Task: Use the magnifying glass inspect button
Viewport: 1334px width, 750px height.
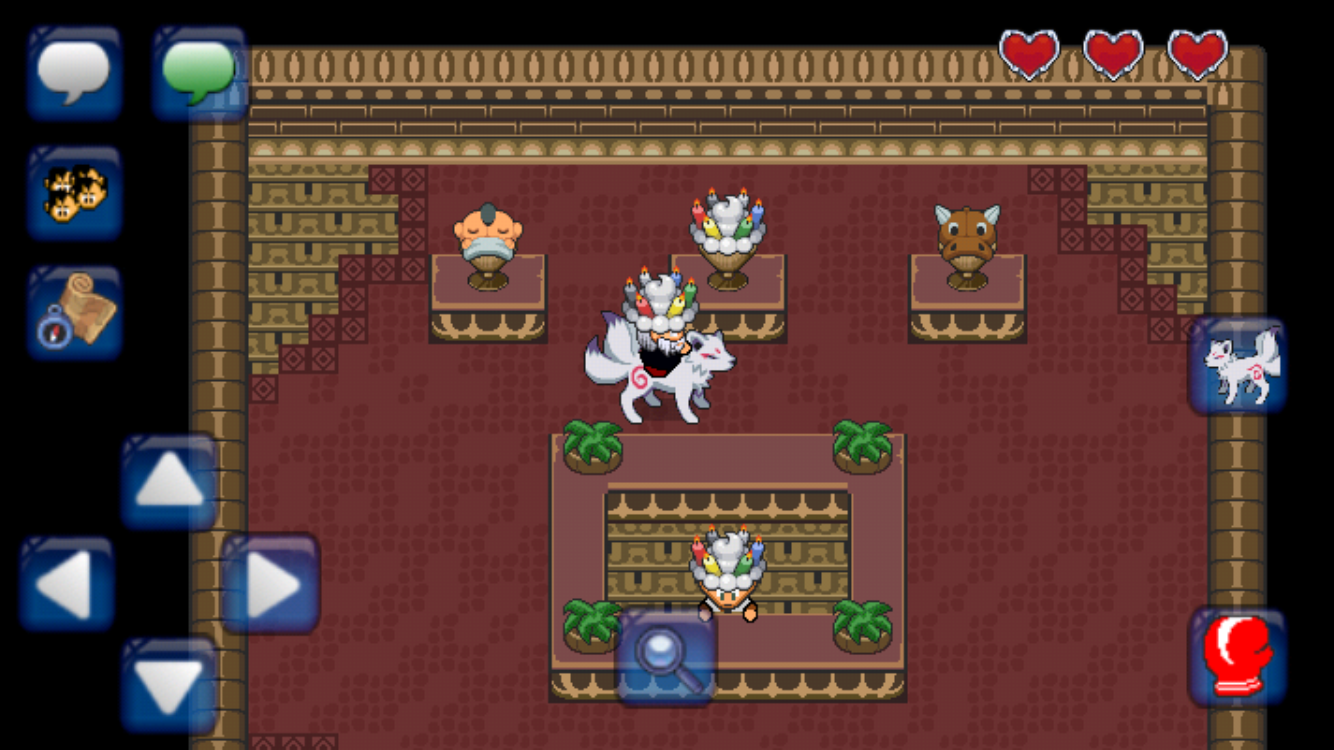Action: click(666, 658)
